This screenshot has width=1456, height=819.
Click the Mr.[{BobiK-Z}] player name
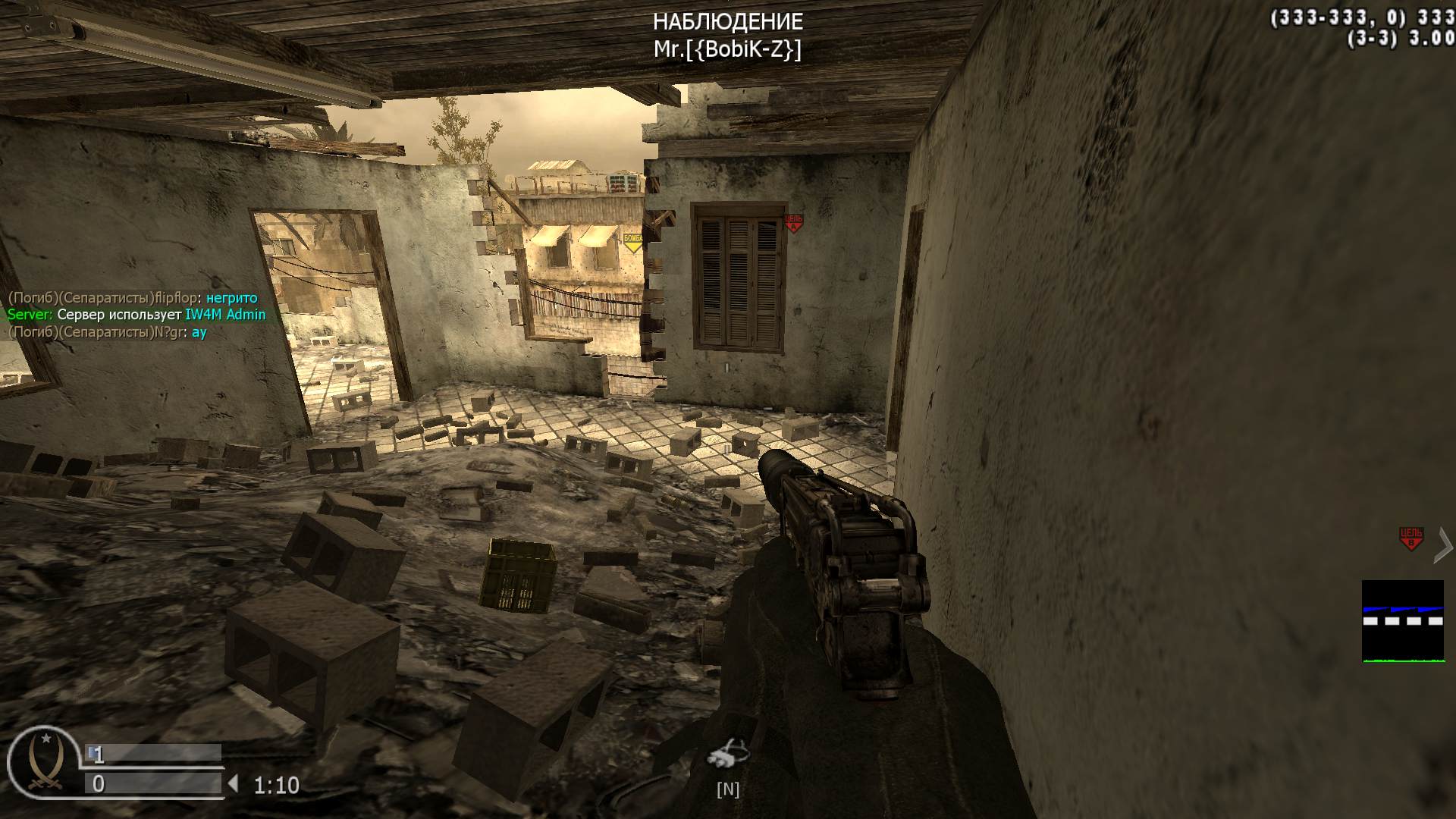point(729,49)
